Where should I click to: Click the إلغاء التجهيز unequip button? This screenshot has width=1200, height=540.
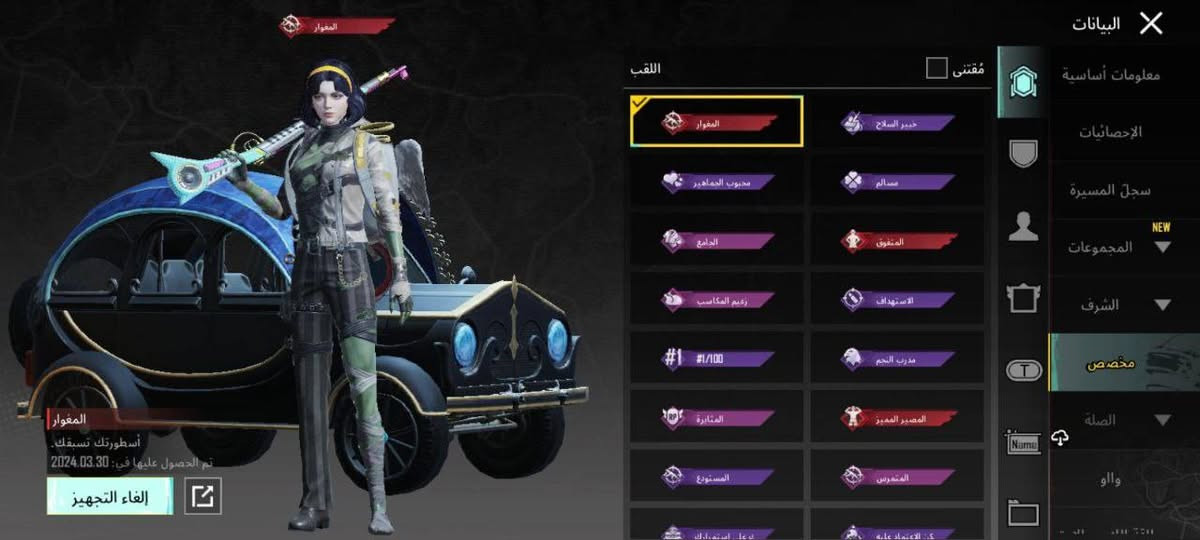pyautogui.click(x=110, y=496)
